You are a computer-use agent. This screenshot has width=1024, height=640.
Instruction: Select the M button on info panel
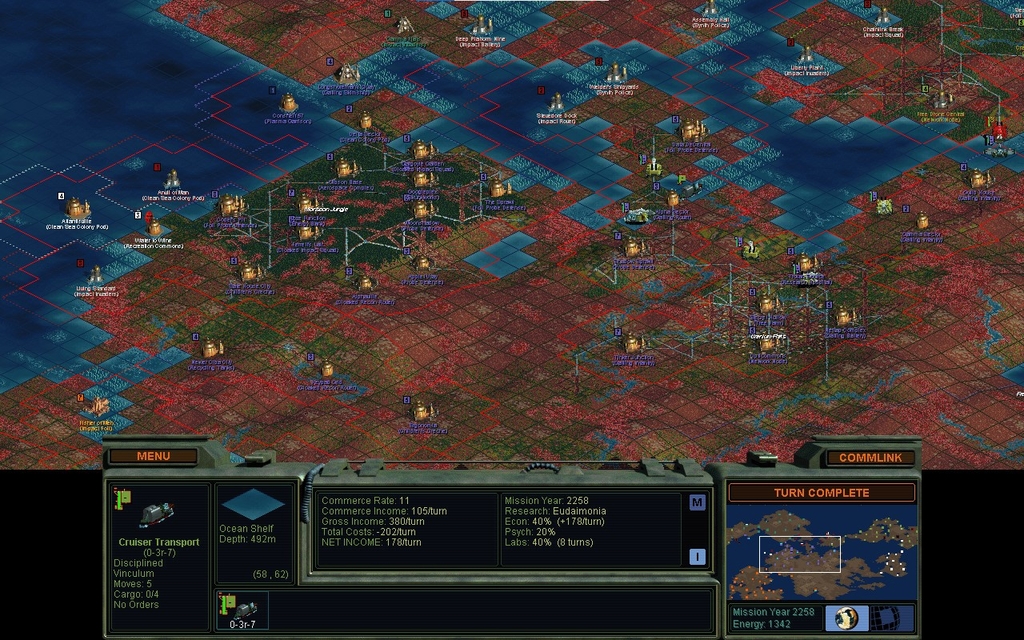pos(697,502)
